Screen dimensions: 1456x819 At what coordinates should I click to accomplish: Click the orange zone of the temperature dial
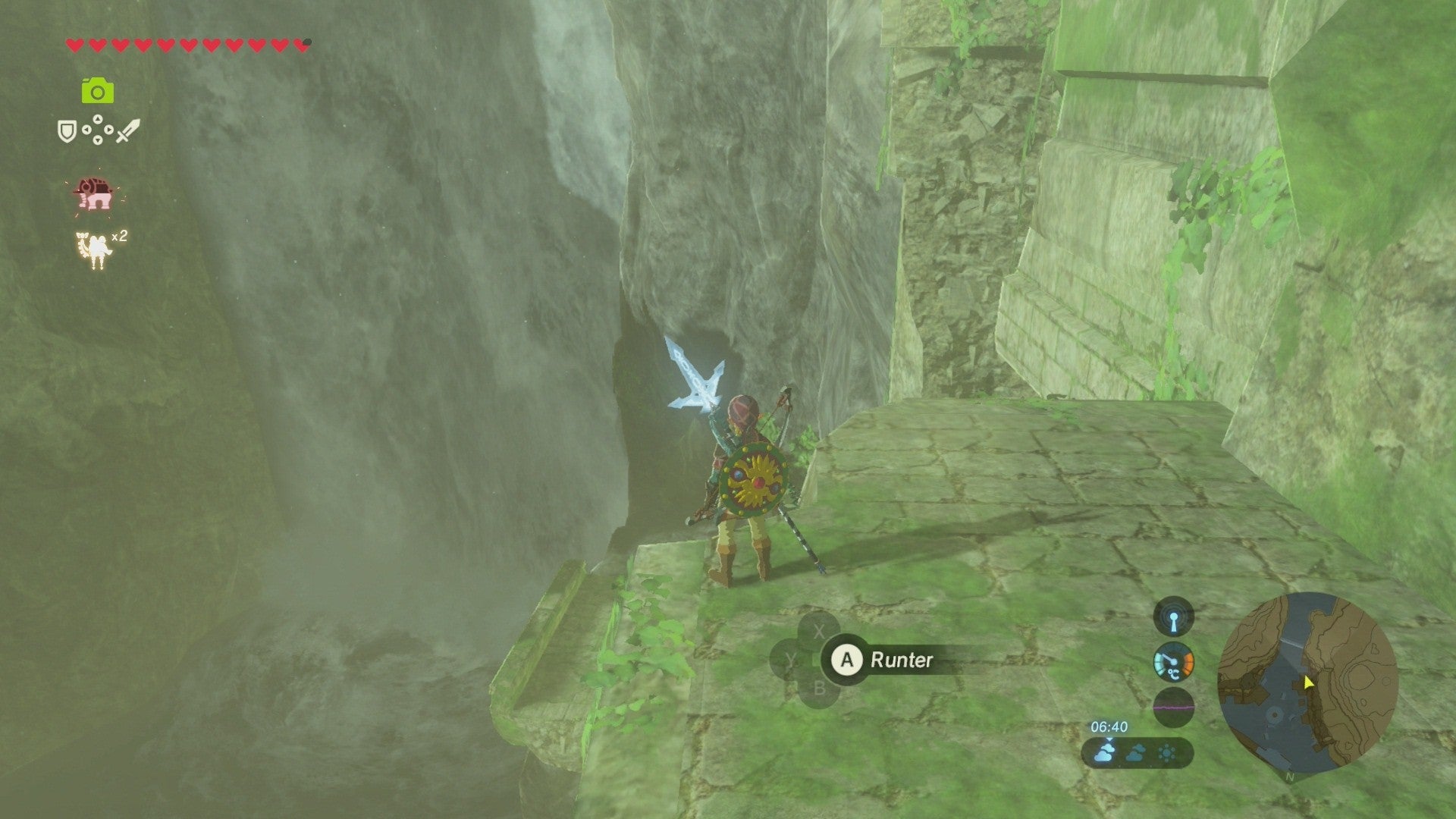pos(1187,663)
